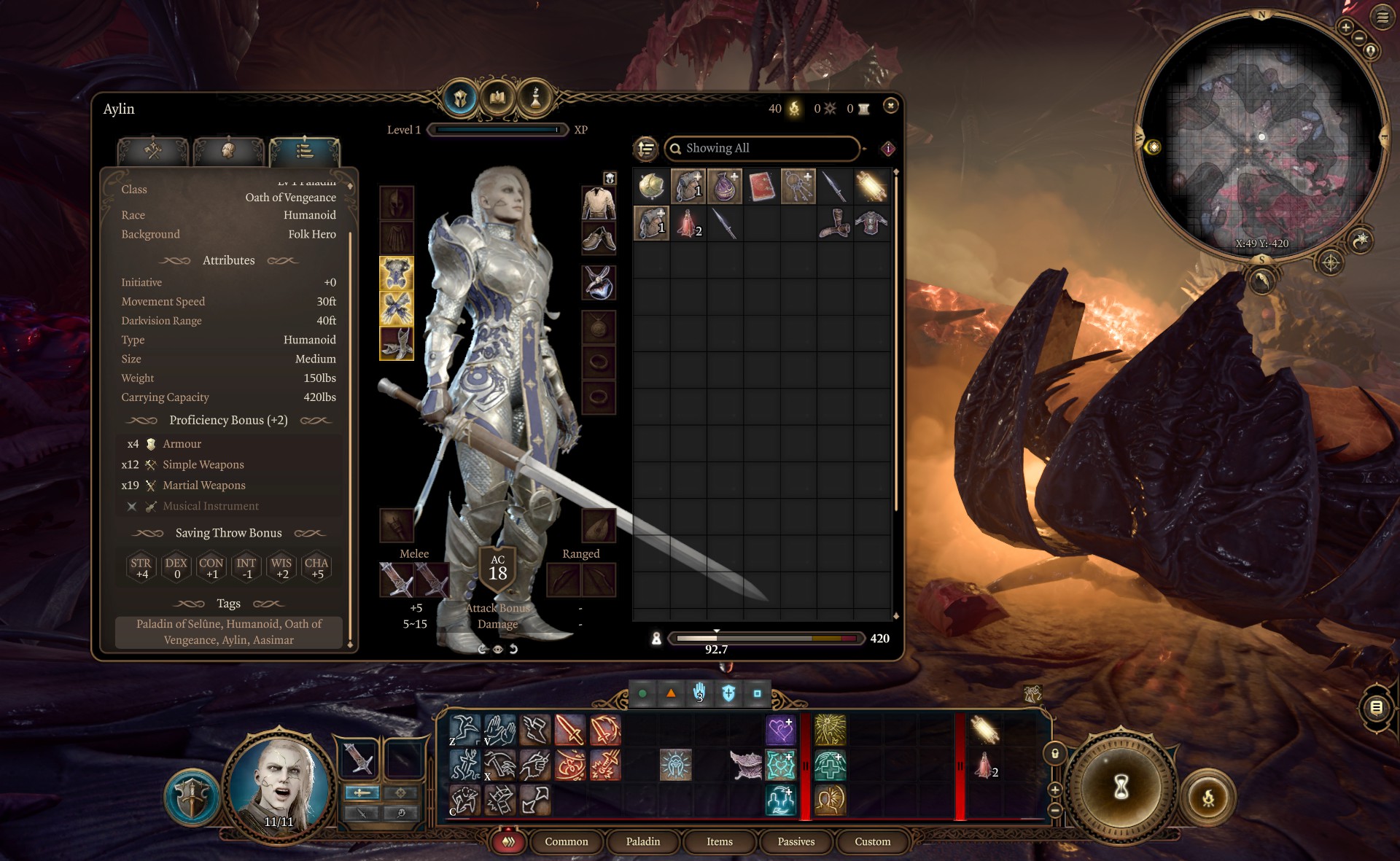Close the character sheet panel
Image resolution: width=1400 pixels, height=861 pixels.
click(890, 106)
